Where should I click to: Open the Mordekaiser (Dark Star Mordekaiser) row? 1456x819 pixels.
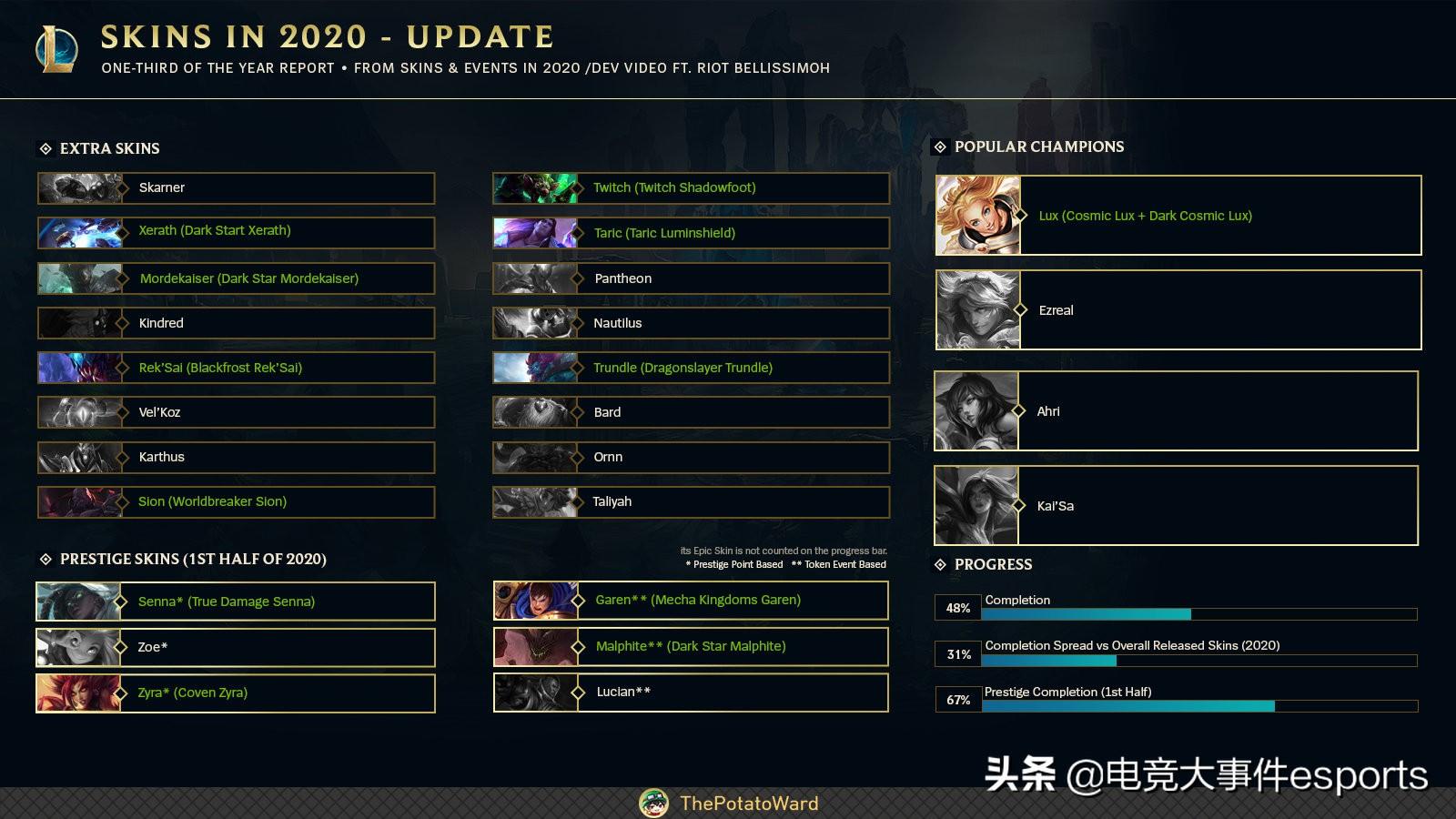click(x=237, y=278)
